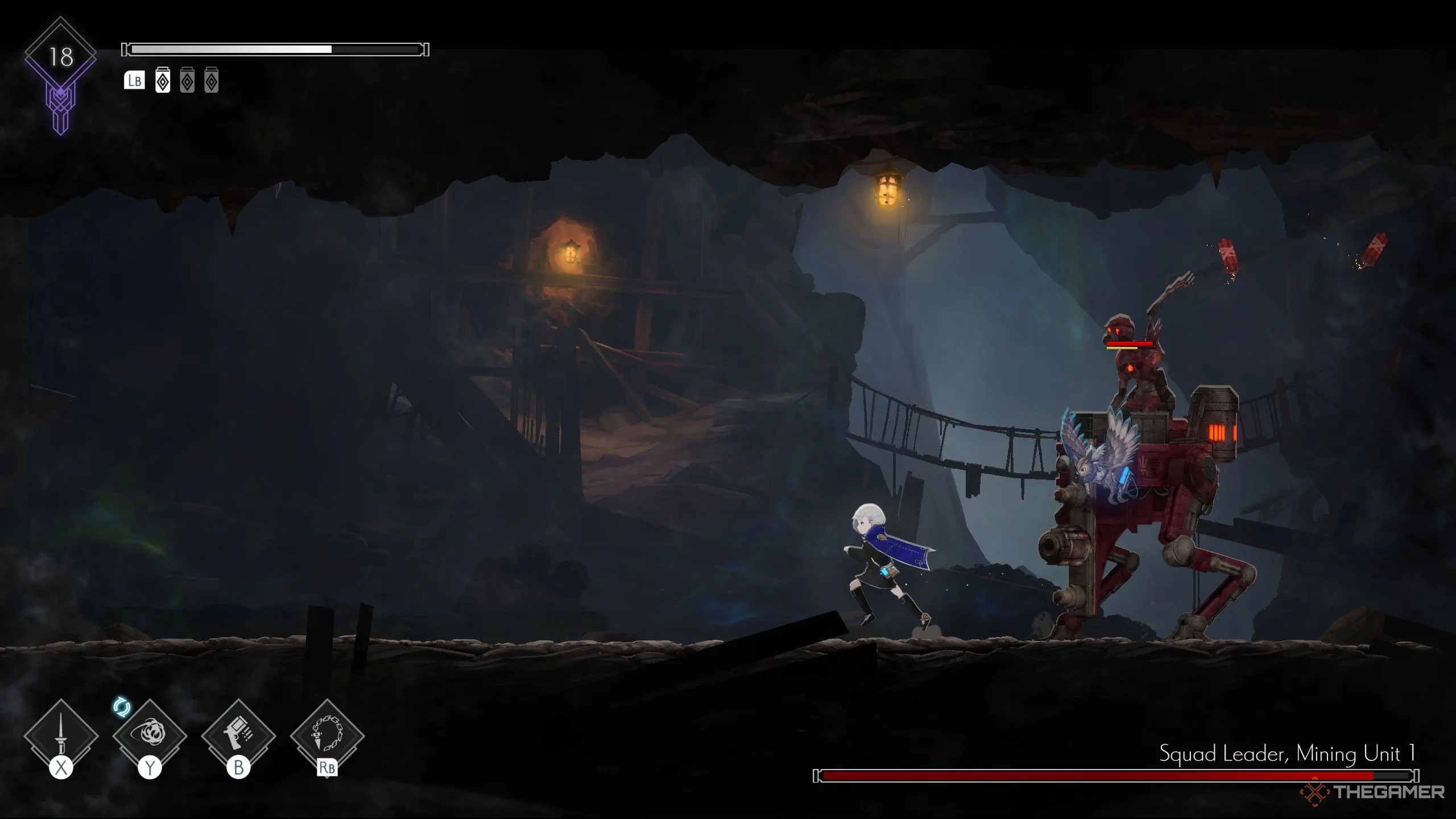Use the filled white healing flask
The width and height of the screenshot is (1456, 819).
[163, 81]
